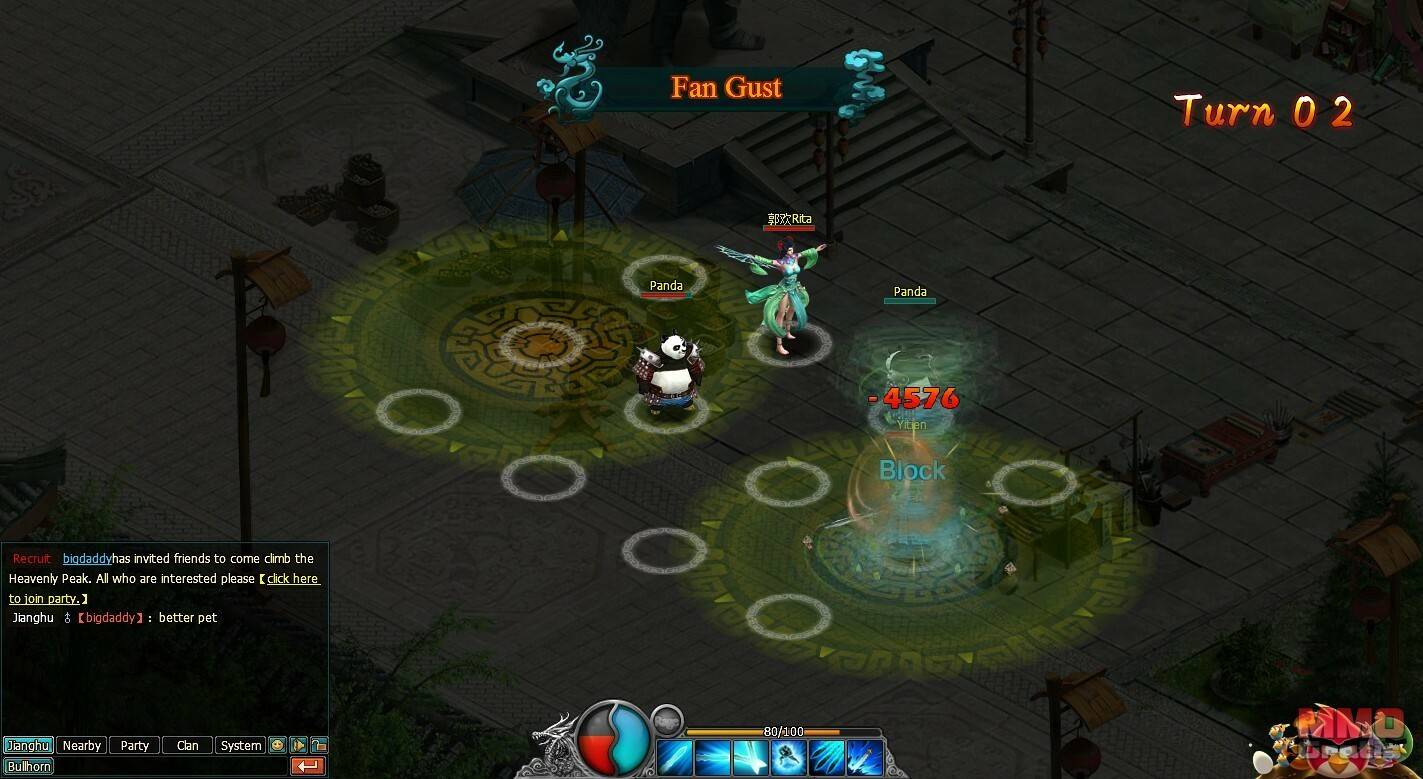Select the Party chat tab

pyautogui.click(x=134, y=745)
